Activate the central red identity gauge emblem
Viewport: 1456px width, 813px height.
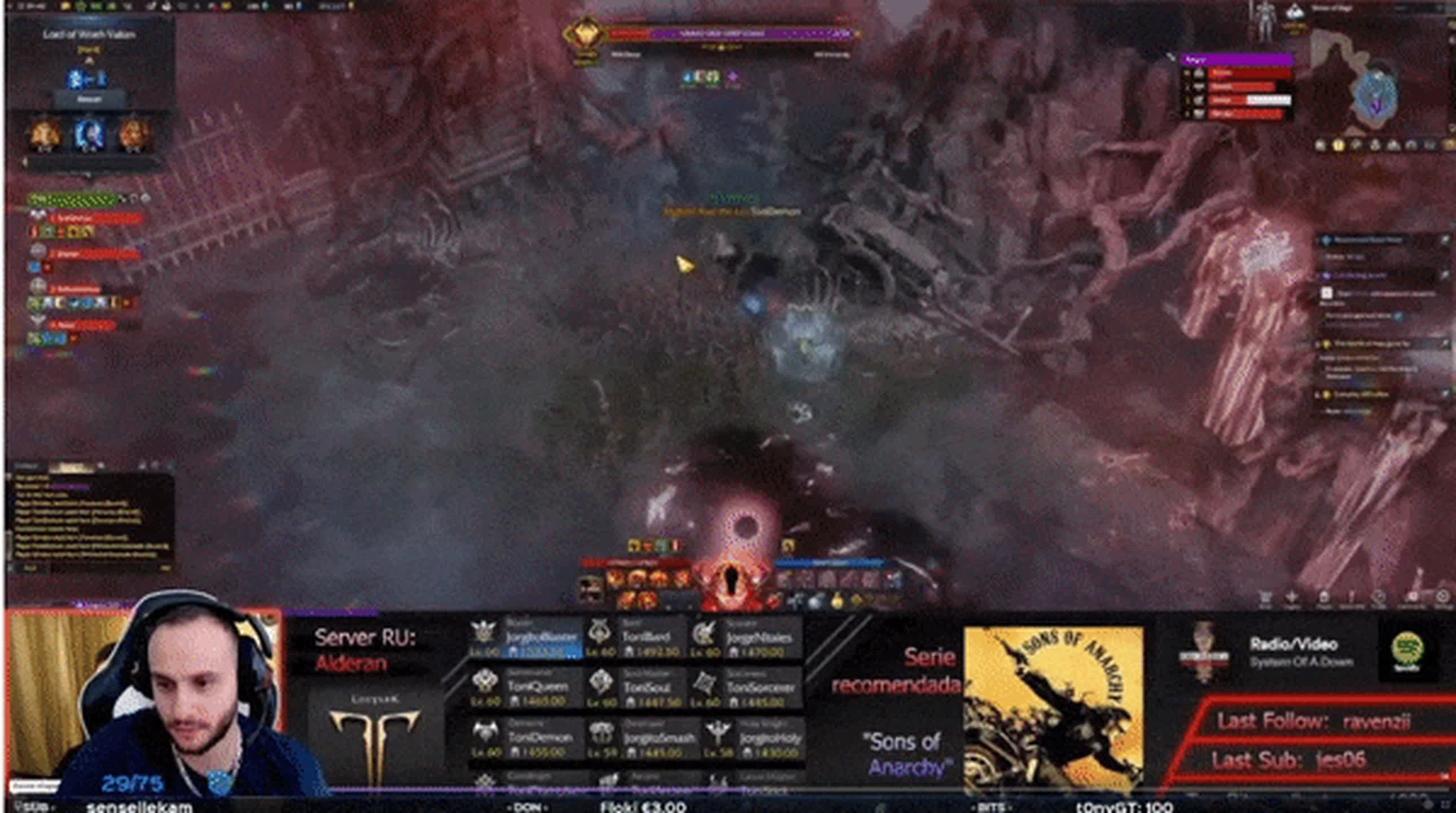[733, 578]
